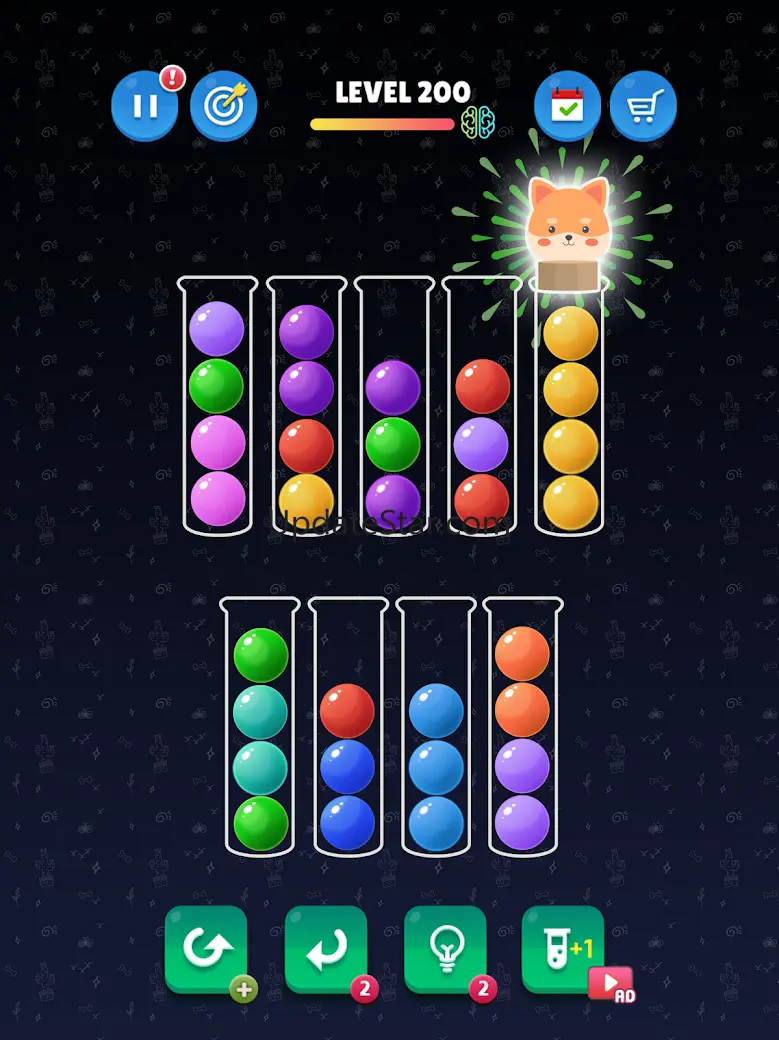Image resolution: width=779 pixels, height=1040 pixels.
Task: Add an extra tube via ad
Action: click(x=564, y=949)
